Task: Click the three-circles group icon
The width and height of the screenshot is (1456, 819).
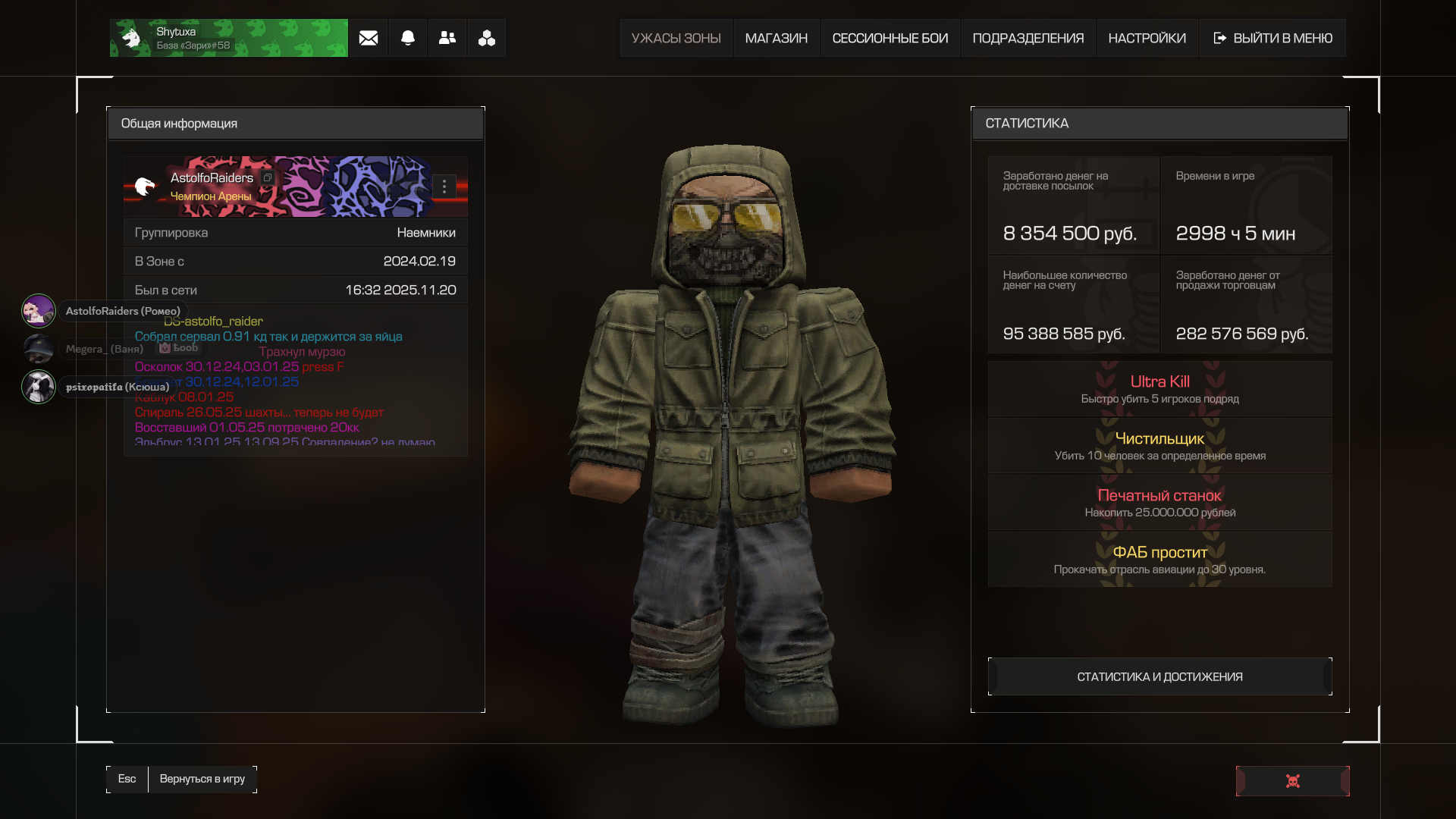Action: [x=487, y=38]
